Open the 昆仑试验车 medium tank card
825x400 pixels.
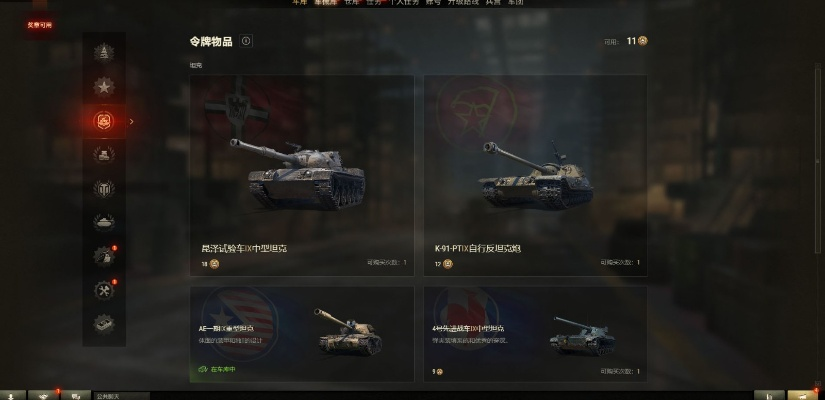[x=301, y=175]
